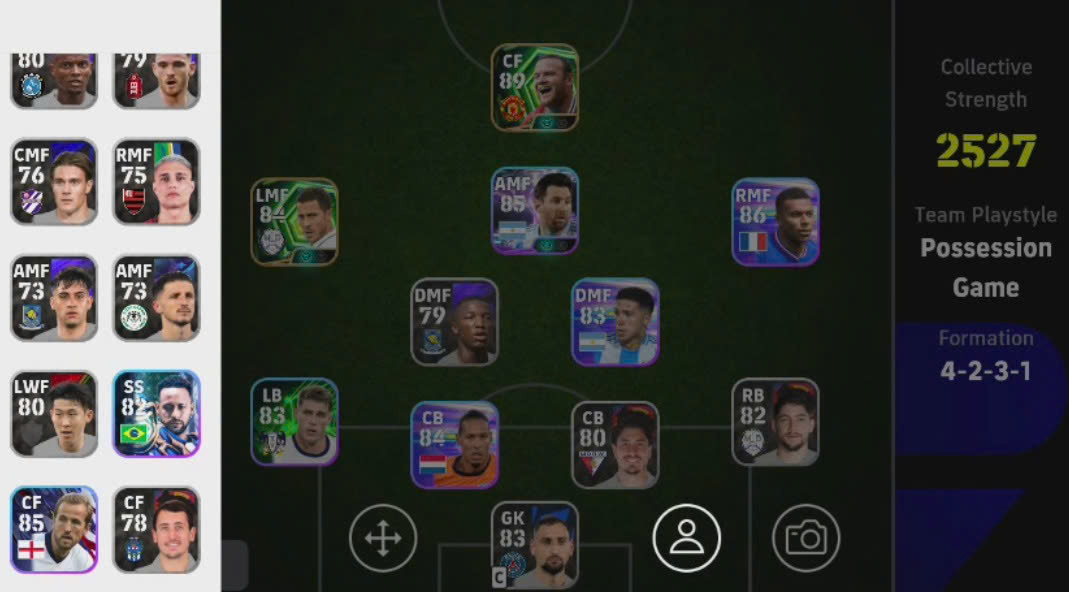The image size is (1069, 592).
Task: Choose the RB 82 right back card
Action: pyautogui.click(x=775, y=421)
